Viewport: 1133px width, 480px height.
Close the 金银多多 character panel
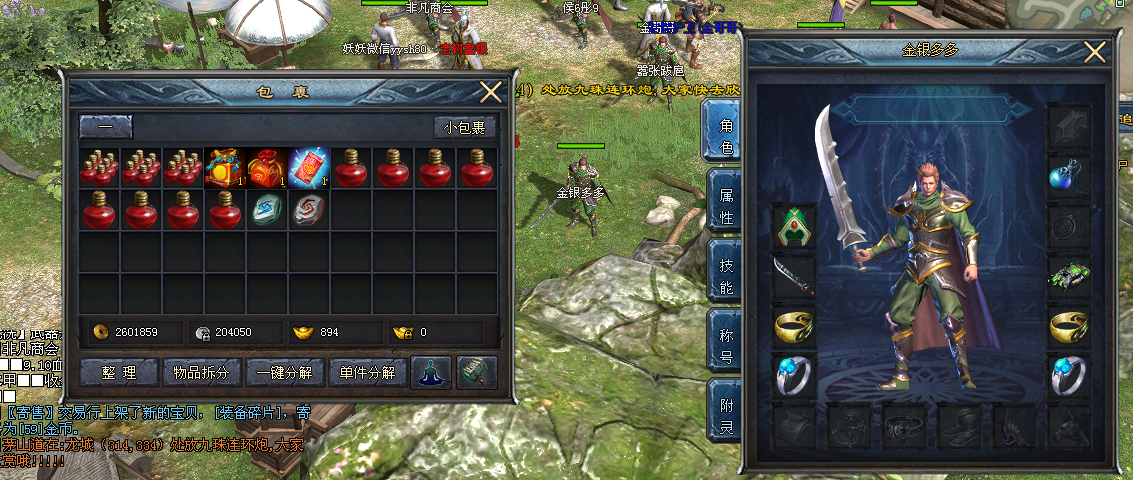(x=1095, y=54)
